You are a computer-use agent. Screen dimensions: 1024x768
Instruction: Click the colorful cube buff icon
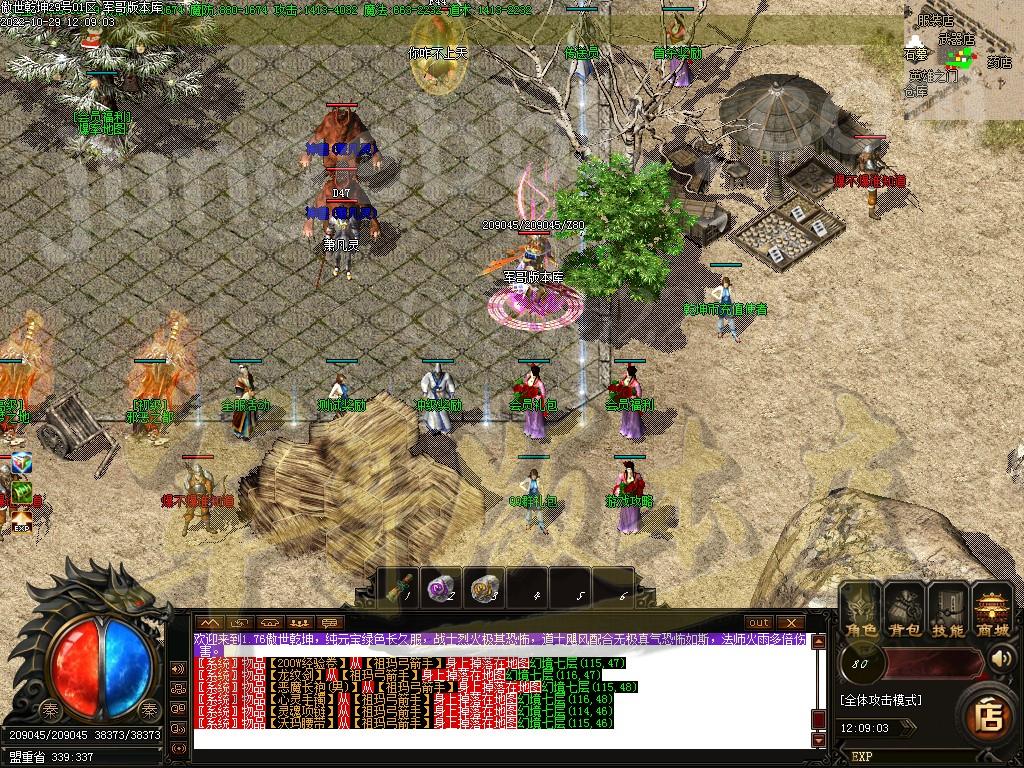click(21, 464)
